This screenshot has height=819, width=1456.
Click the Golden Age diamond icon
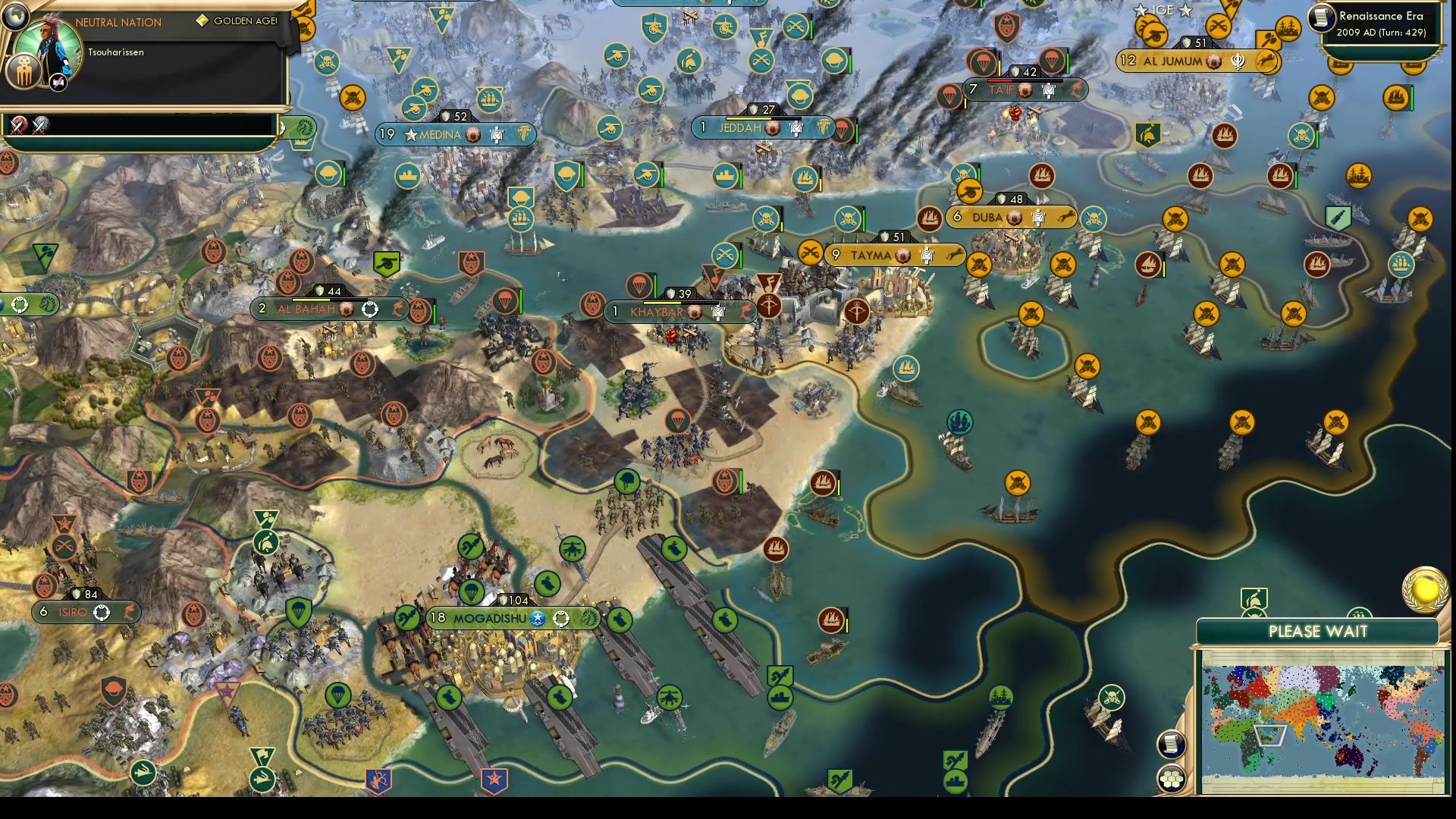pyautogui.click(x=202, y=22)
